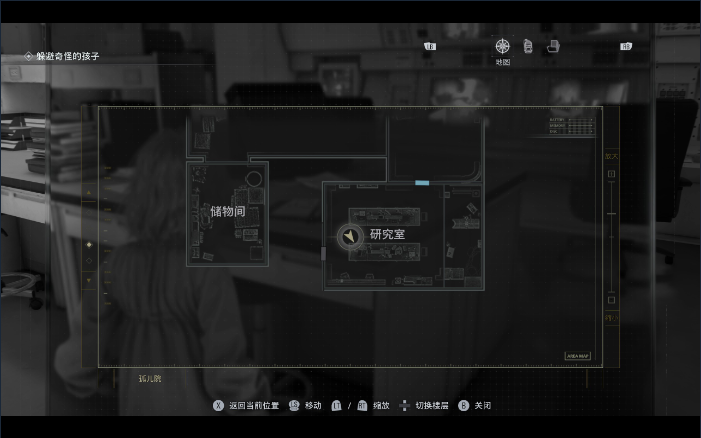Select the compass map tab
Viewport: 701px width, 438px height.
click(x=503, y=47)
